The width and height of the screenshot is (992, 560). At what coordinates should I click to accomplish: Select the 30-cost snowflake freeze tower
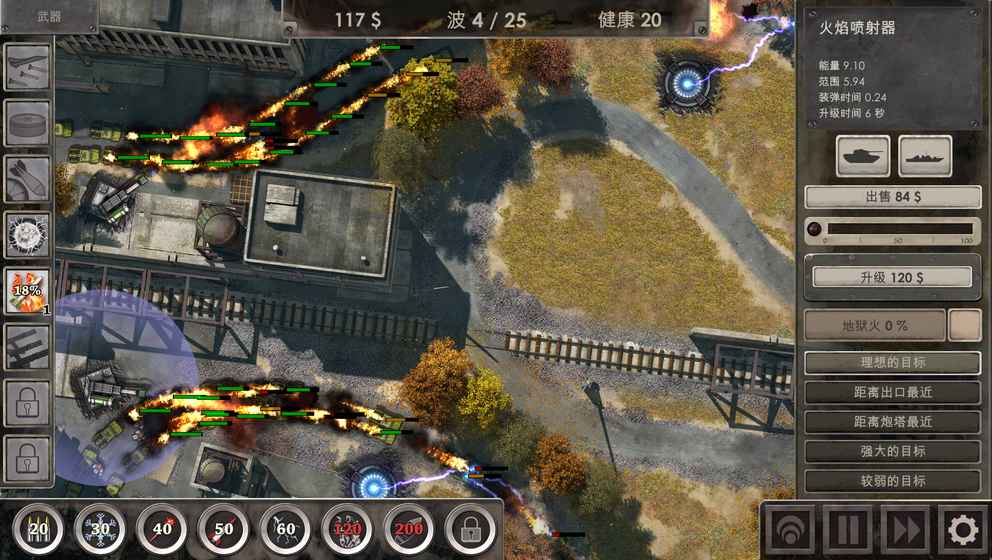[100, 528]
